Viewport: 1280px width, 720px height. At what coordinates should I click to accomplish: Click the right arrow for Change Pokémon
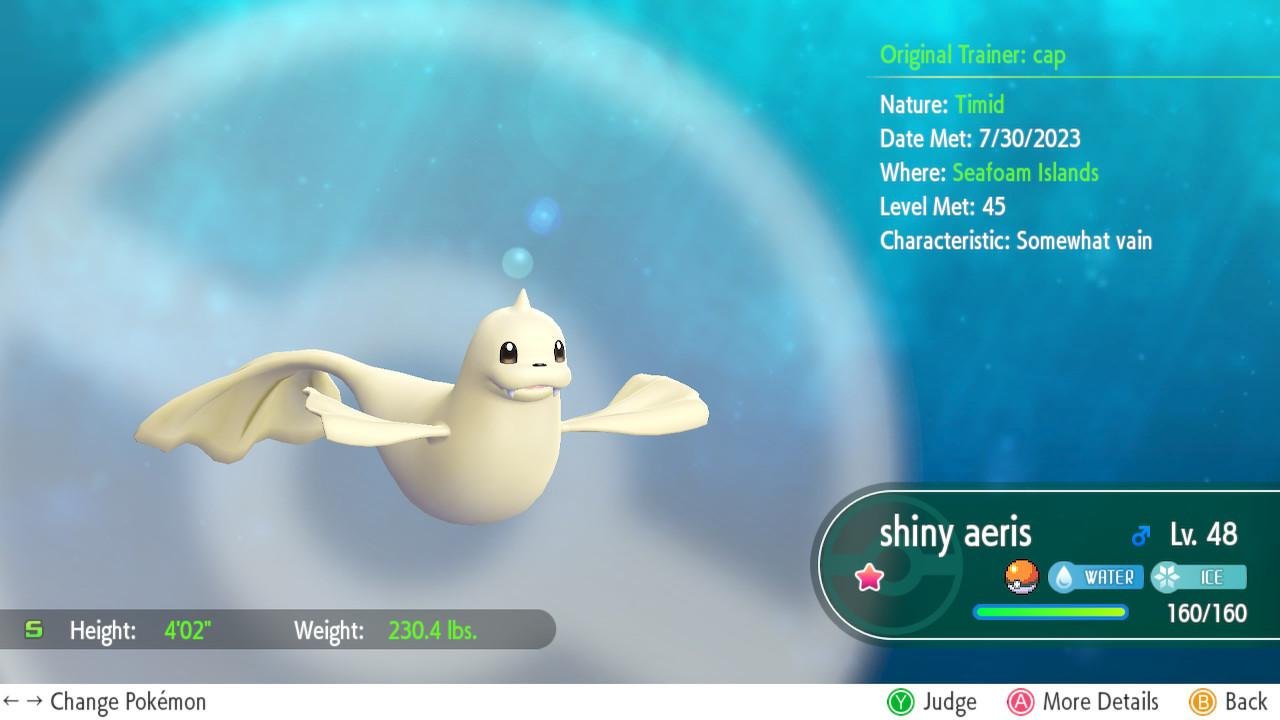32,702
